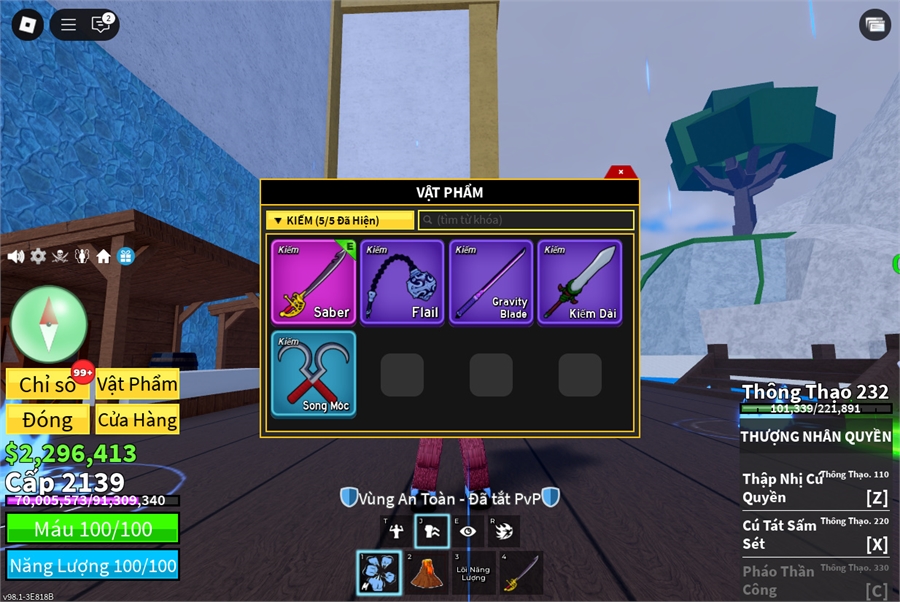
Task: Select the Saber sword in inventory
Action: 313,281
